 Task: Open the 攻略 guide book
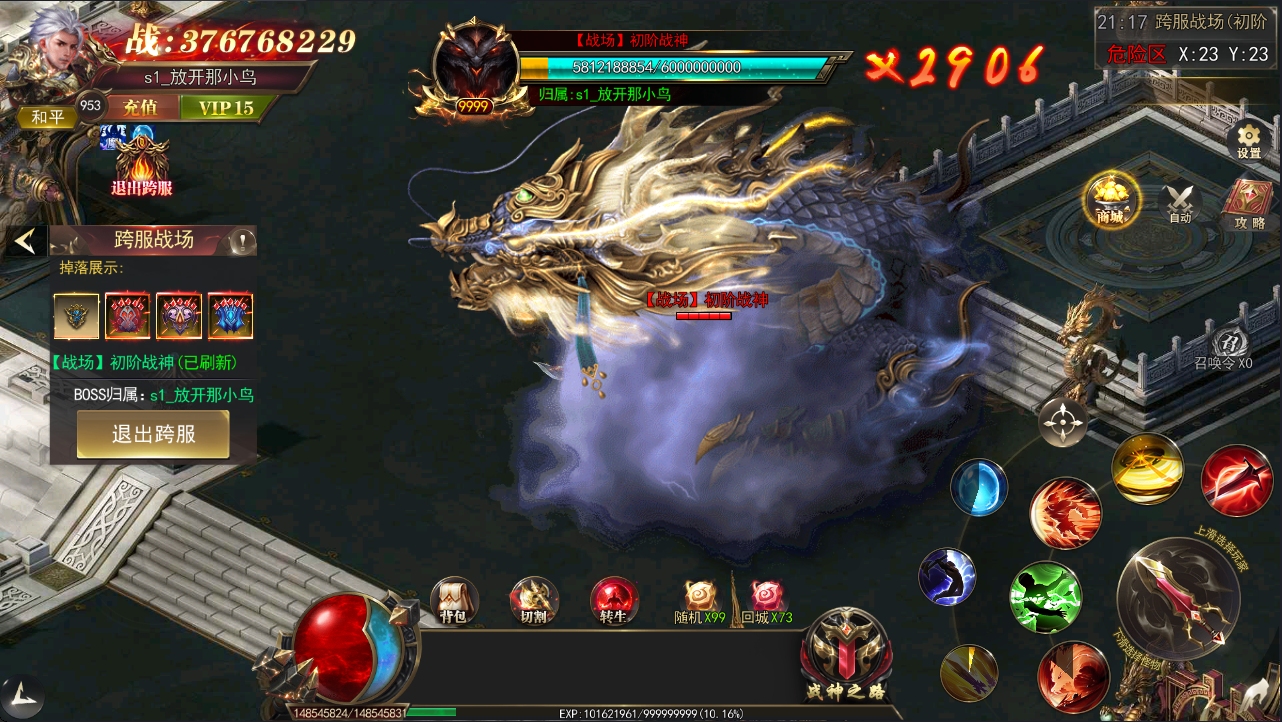pos(1249,202)
